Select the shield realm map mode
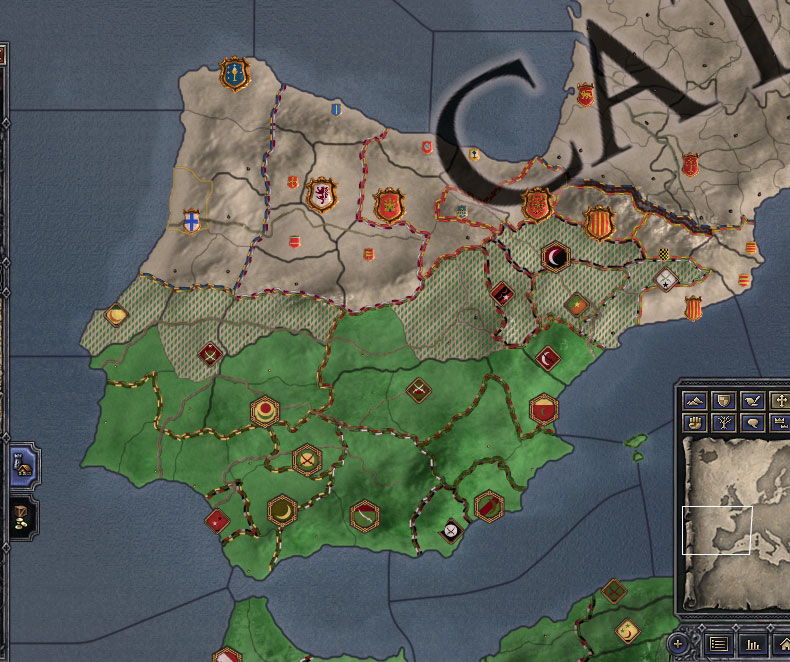790x662 pixels. pos(722,401)
